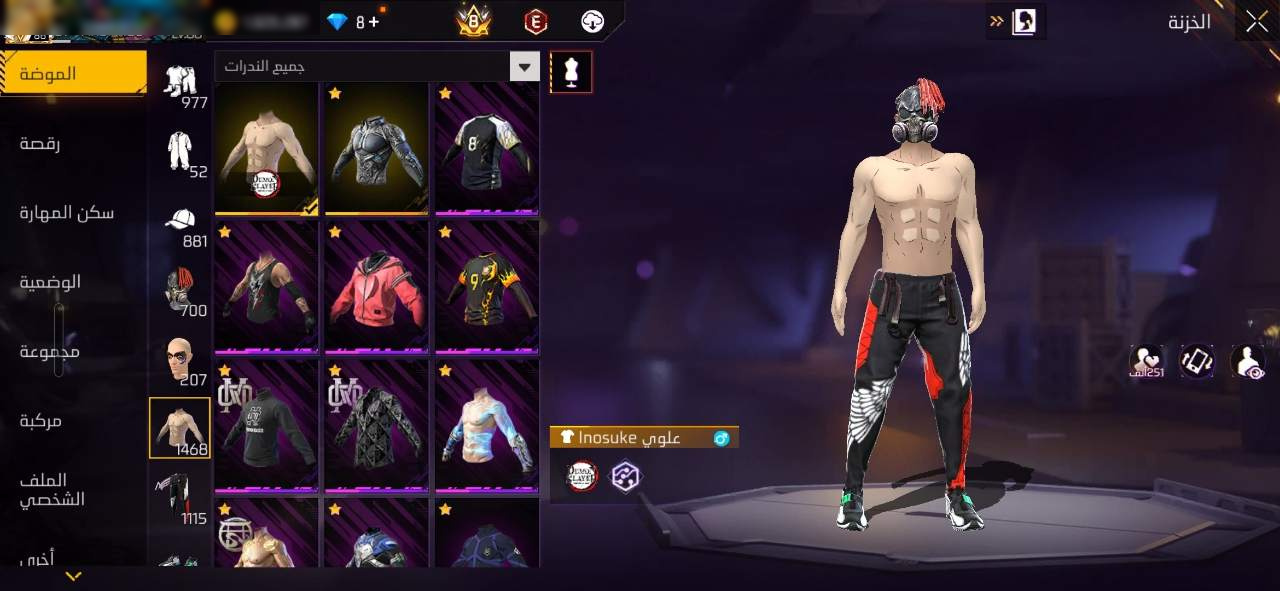Open the pants category with 1115 items

coord(180,498)
